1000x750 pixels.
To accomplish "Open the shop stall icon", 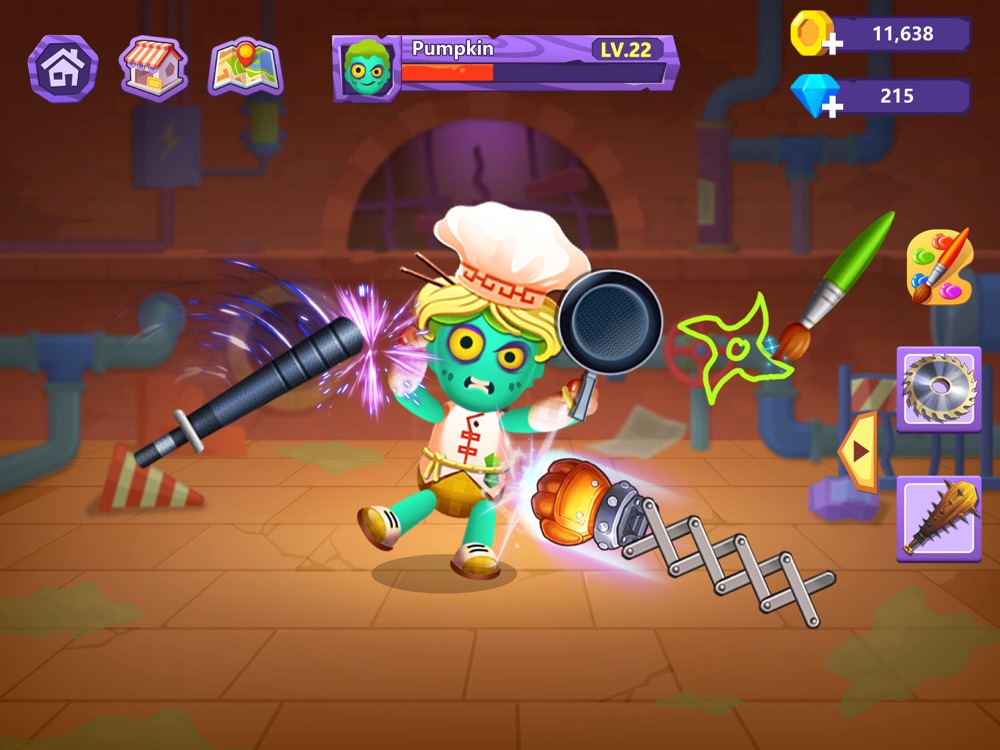I will (153, 68).
